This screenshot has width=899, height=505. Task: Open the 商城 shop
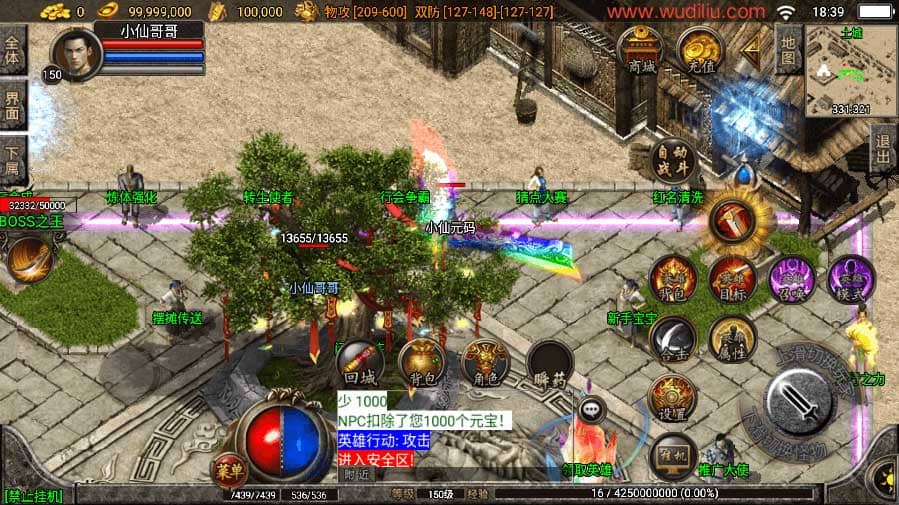point(641,49)
